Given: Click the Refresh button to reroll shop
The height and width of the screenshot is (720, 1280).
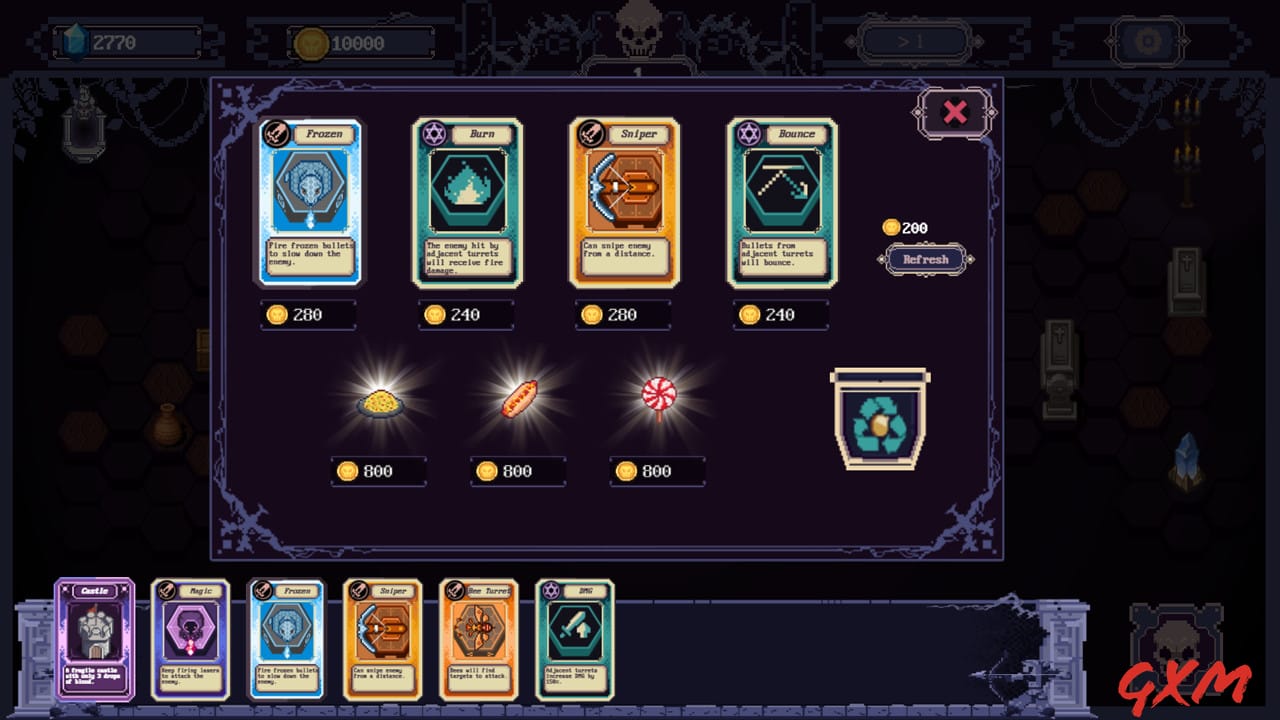Looking at the screenshot, I should click(x=924, y=260).
